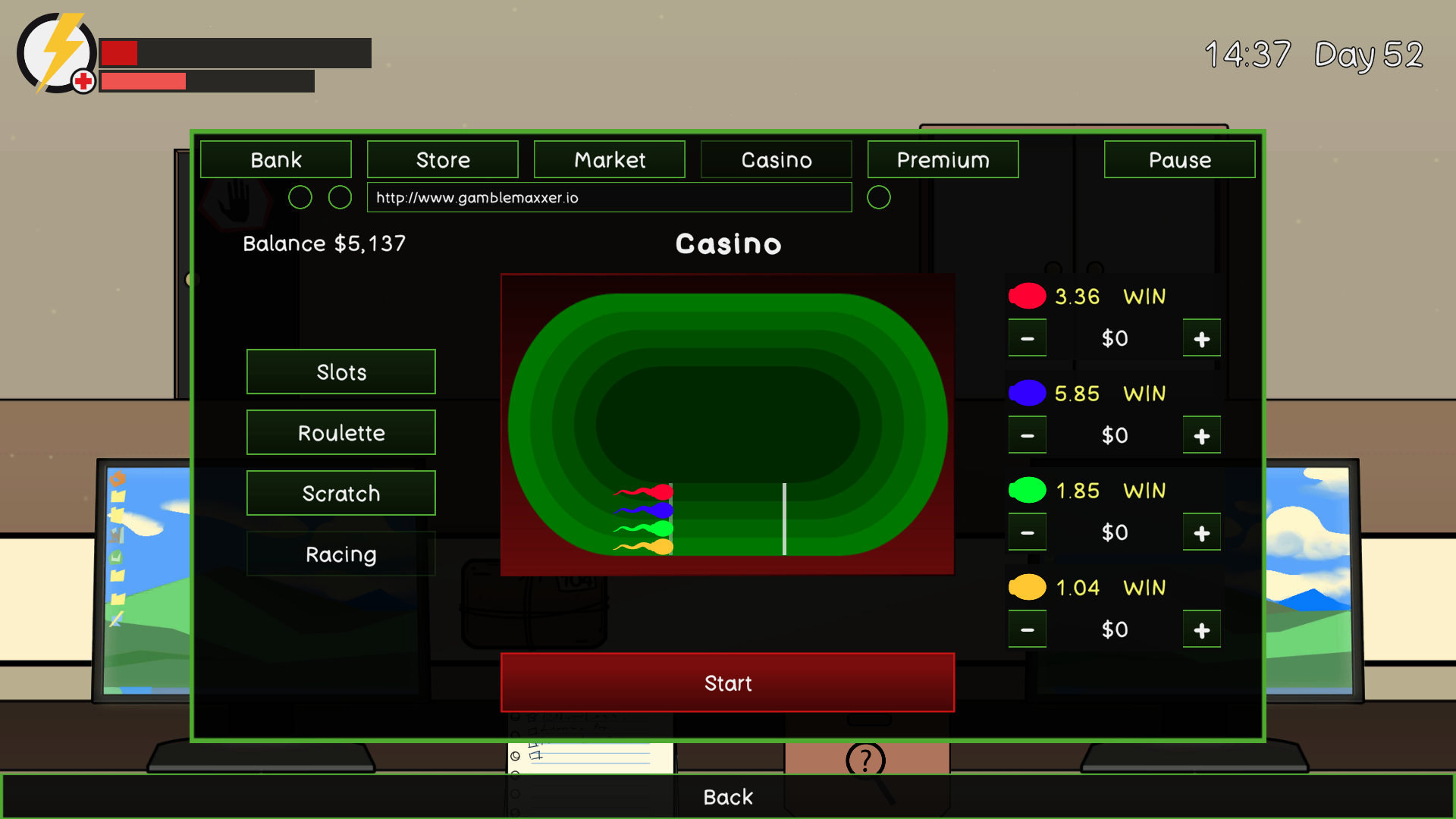The width and height of the screenshot is (1456, 819).
Task: Click the gamblemaxxer.io address field
Action: click(x=609, y=197)
